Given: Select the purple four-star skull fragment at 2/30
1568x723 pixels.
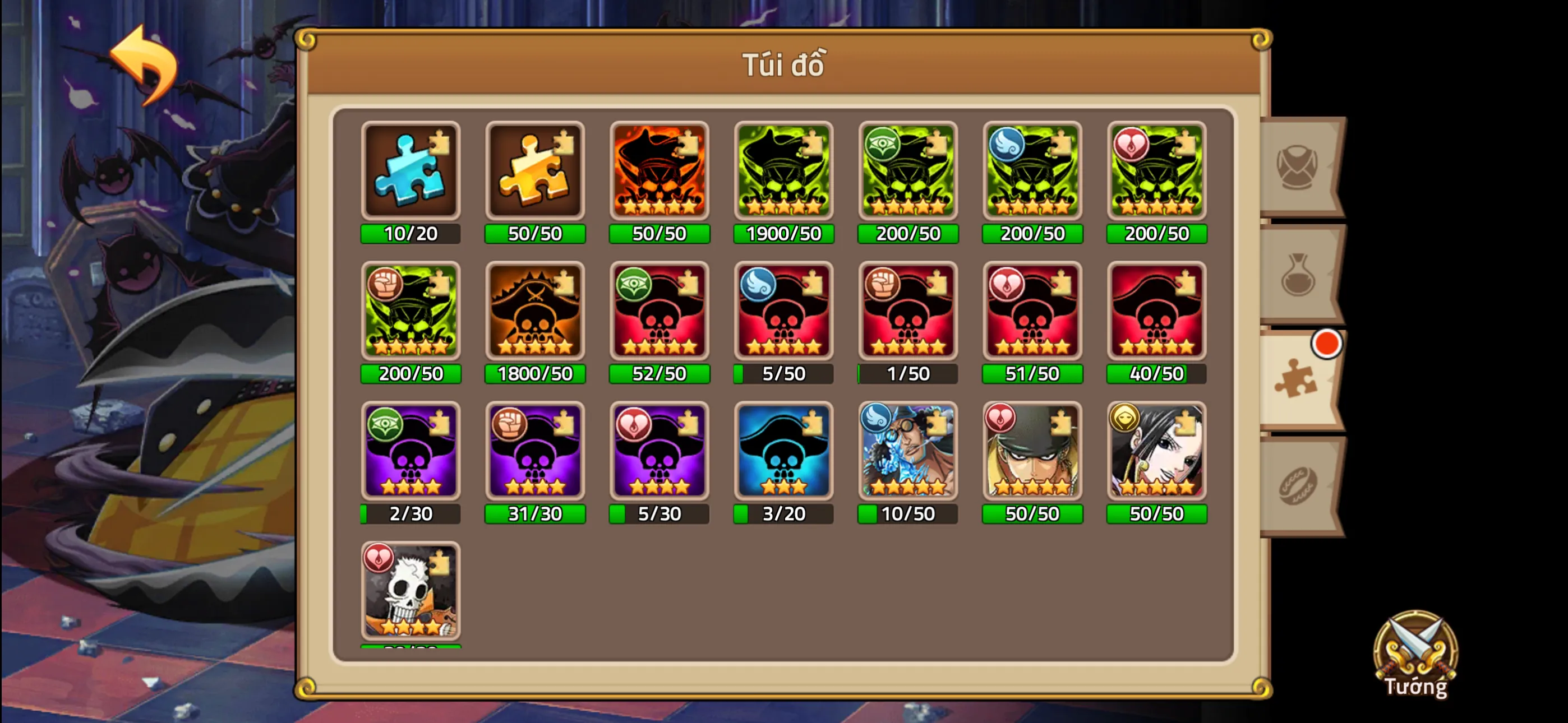Looking at the screenshot, I should point(411,452).
